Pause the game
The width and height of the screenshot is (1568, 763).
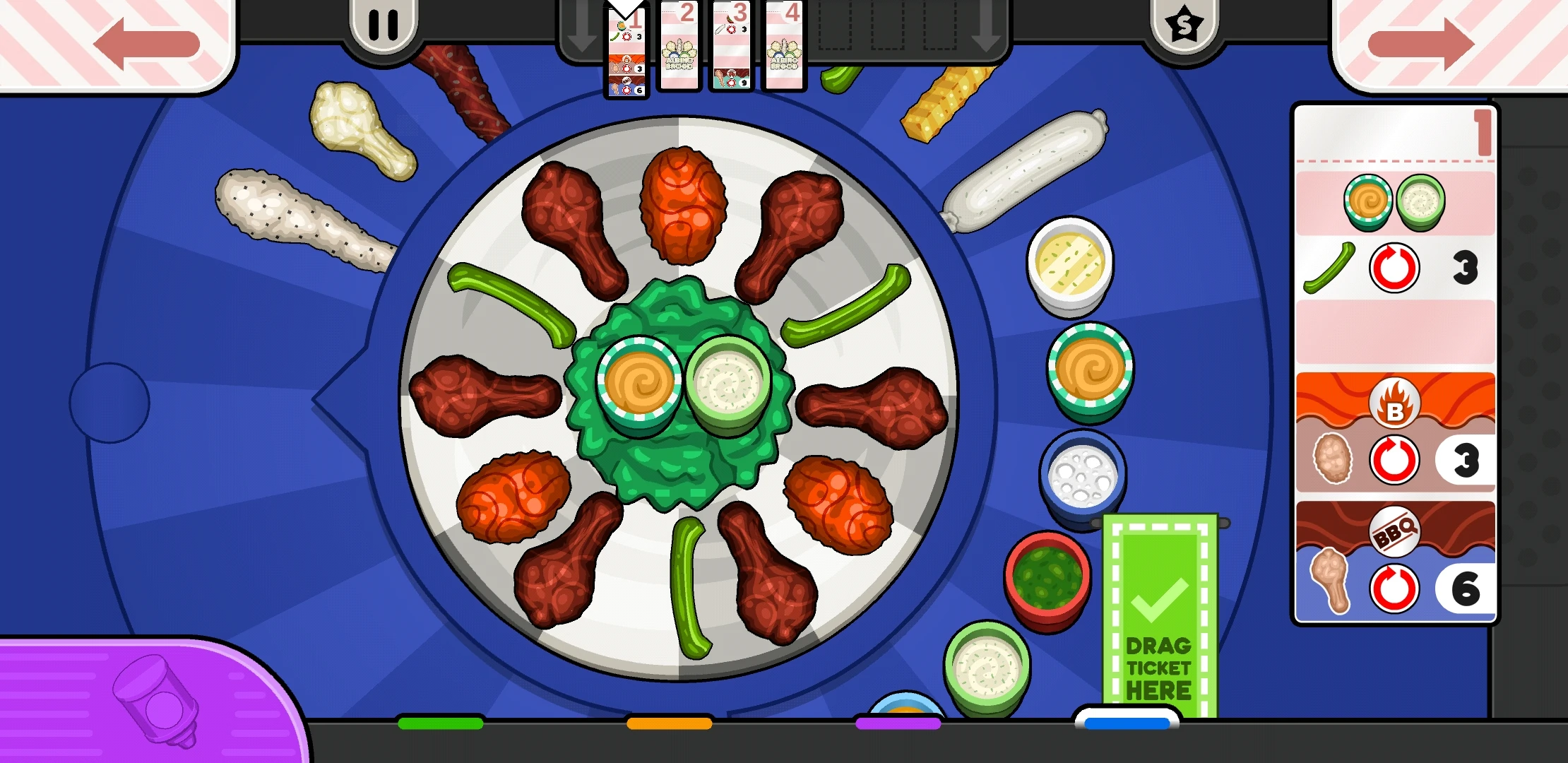385,23
